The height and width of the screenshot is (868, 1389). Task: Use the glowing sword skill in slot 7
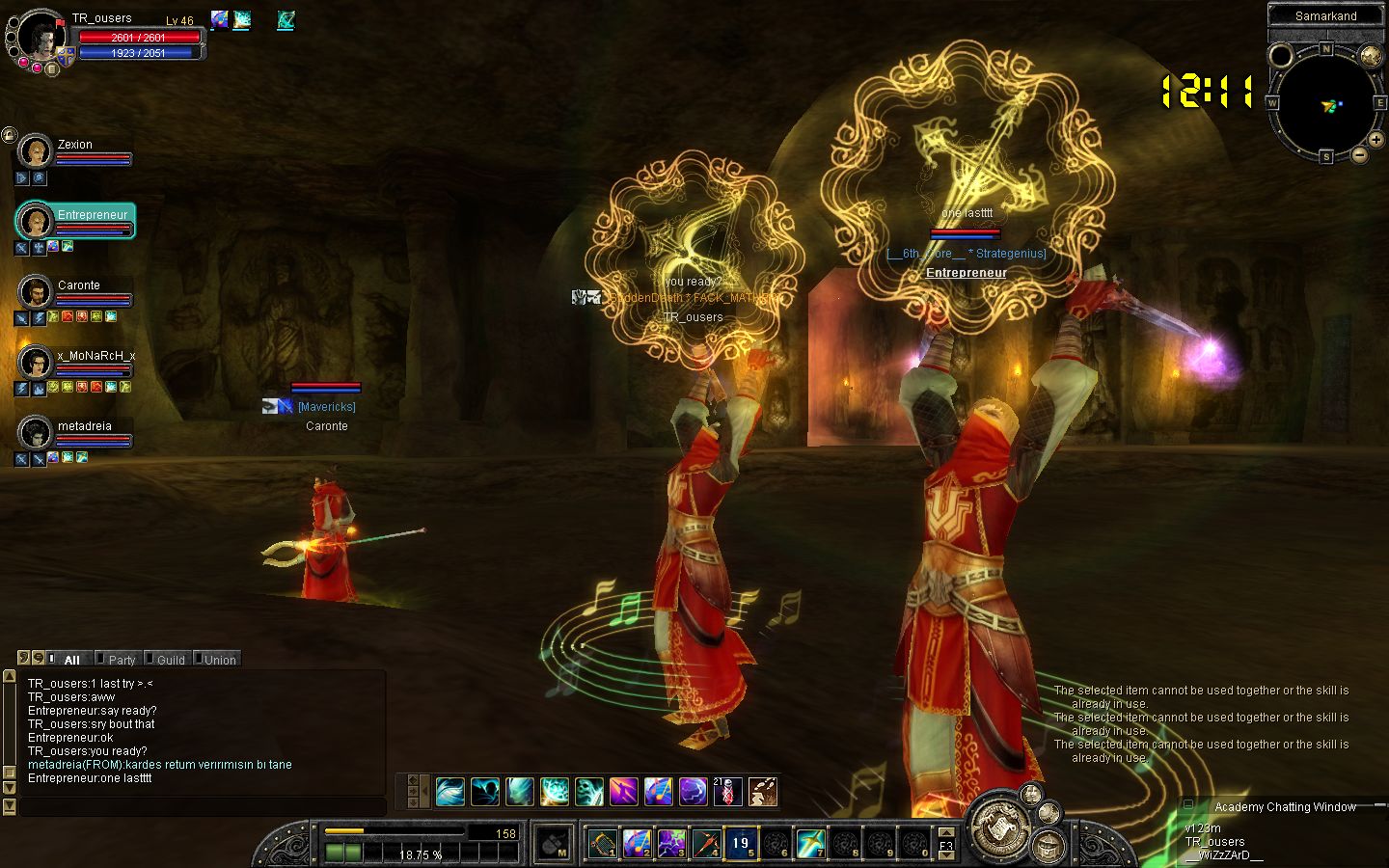(810, 843)
